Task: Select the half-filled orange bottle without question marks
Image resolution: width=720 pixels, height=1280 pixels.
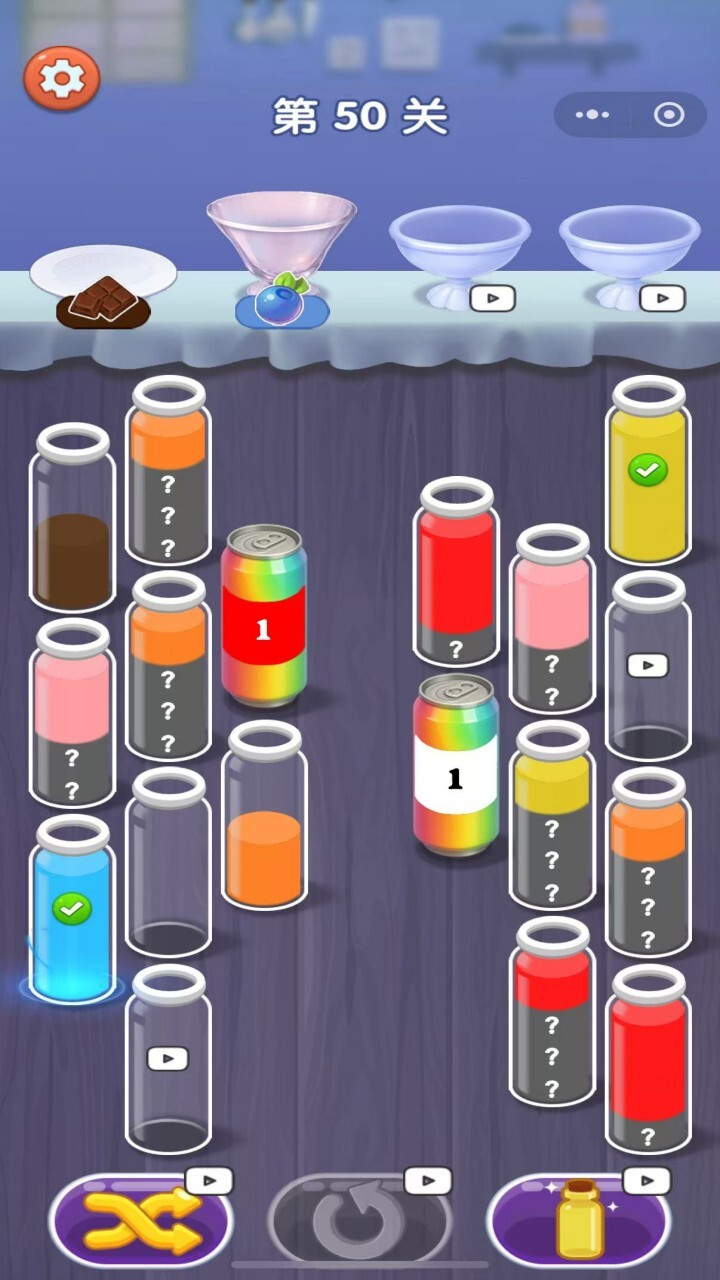Action: click(264, 818)
